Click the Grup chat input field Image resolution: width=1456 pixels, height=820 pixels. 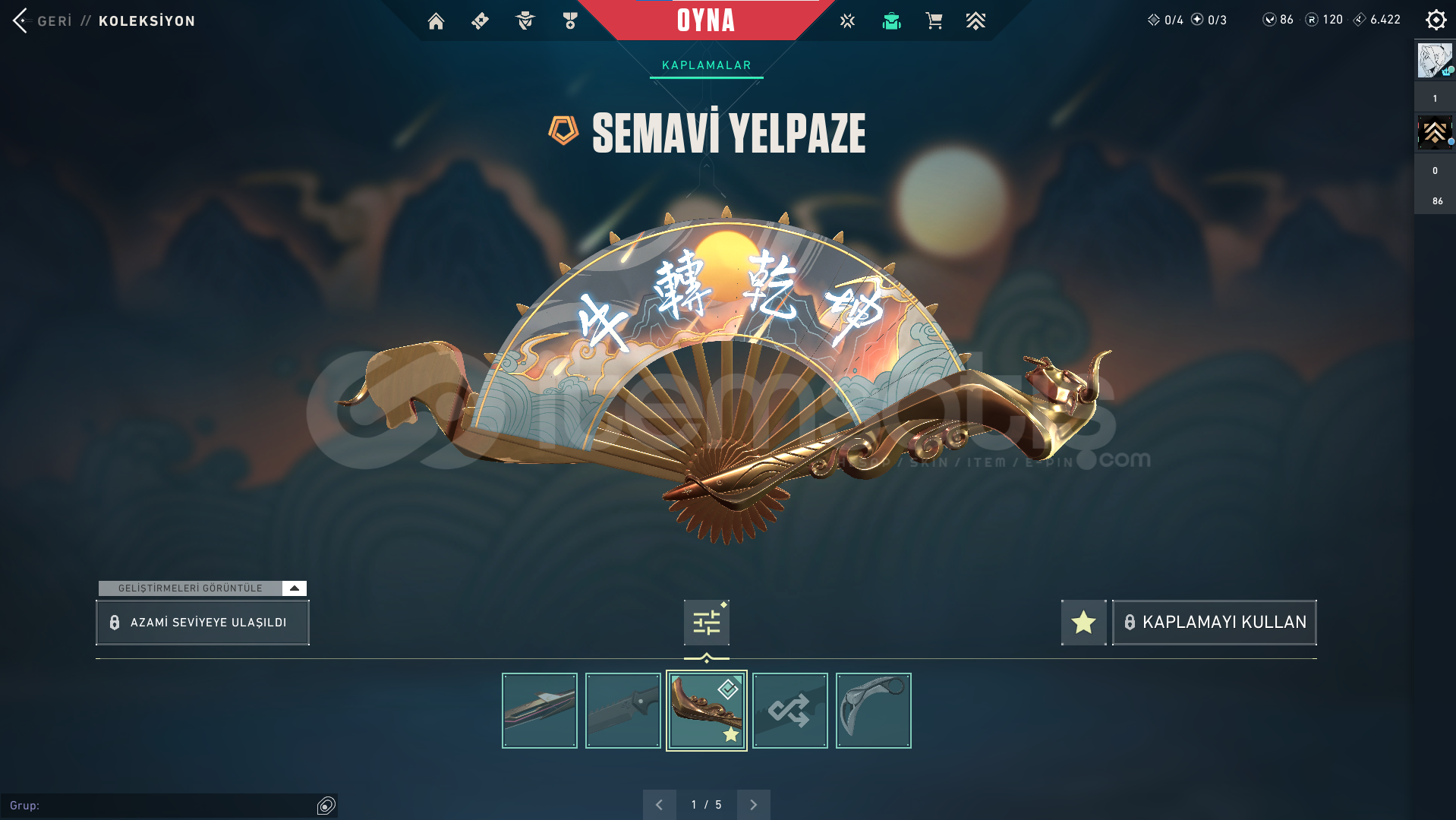(x=159, y=806)
